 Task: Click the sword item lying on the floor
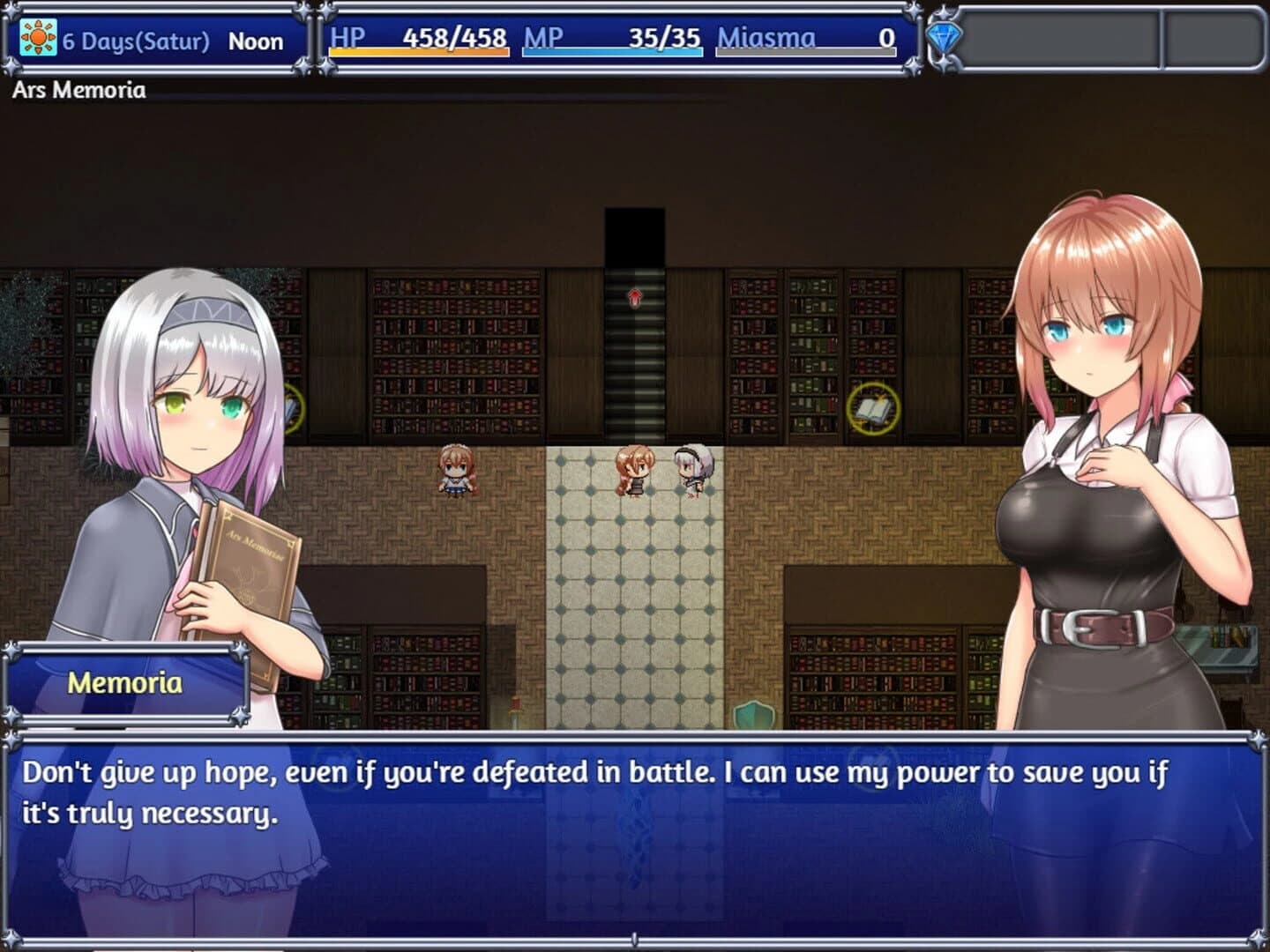pyautogui.click(x=516, y=710)
